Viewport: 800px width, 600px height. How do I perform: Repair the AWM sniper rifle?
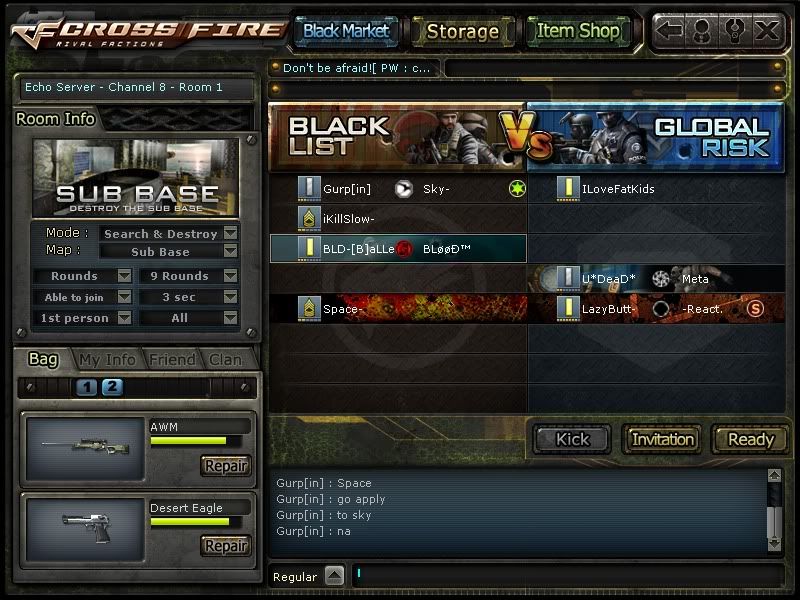225,466
